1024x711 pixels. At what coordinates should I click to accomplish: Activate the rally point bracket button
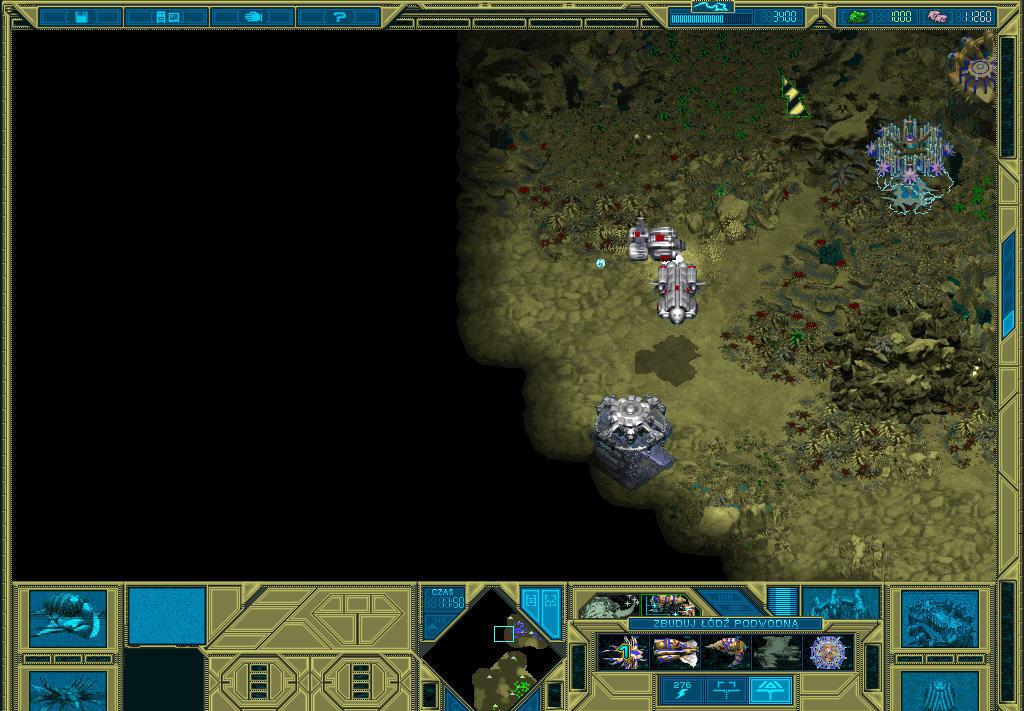pyautogui.click(x=726, y=689)
